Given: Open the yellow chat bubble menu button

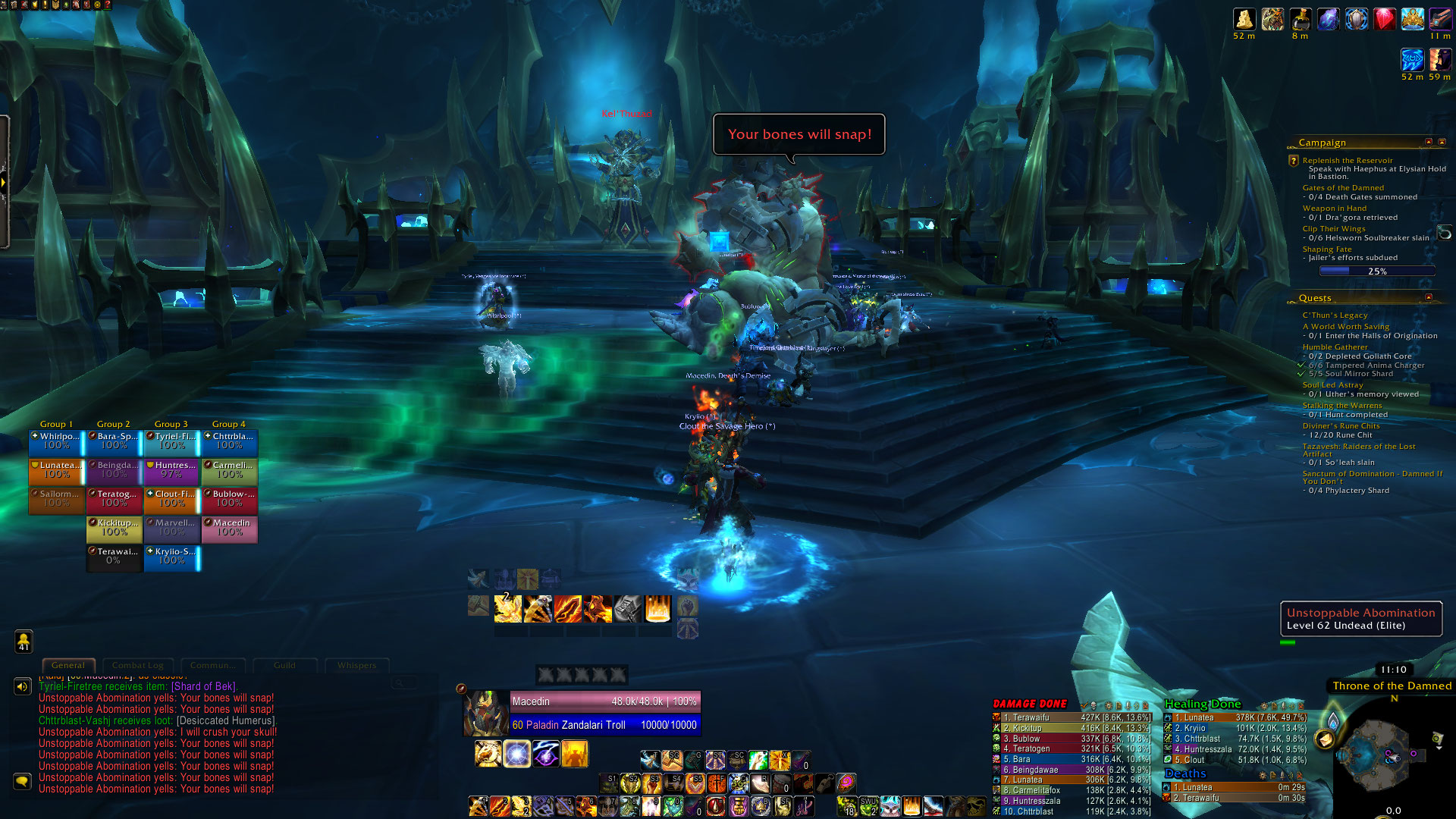Looking at the screenshot, I should pos(23,781).
